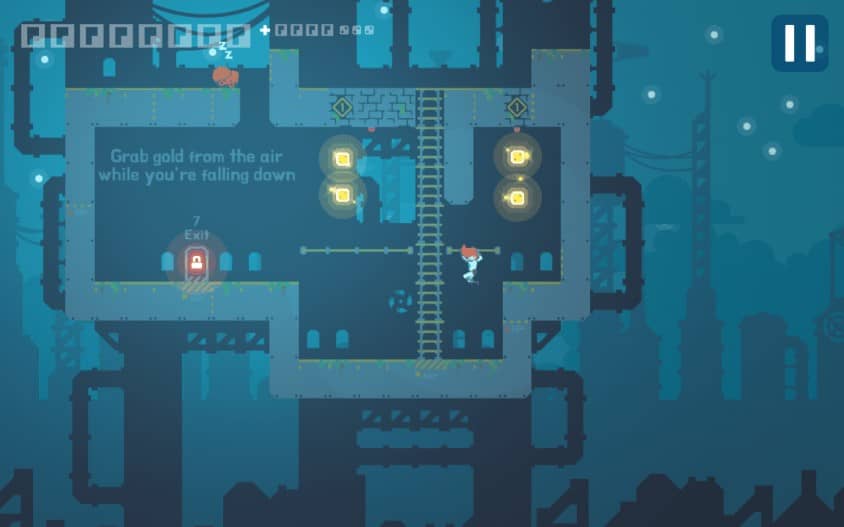
Task: Pause the game with the pause button
Action: [799, 43]
